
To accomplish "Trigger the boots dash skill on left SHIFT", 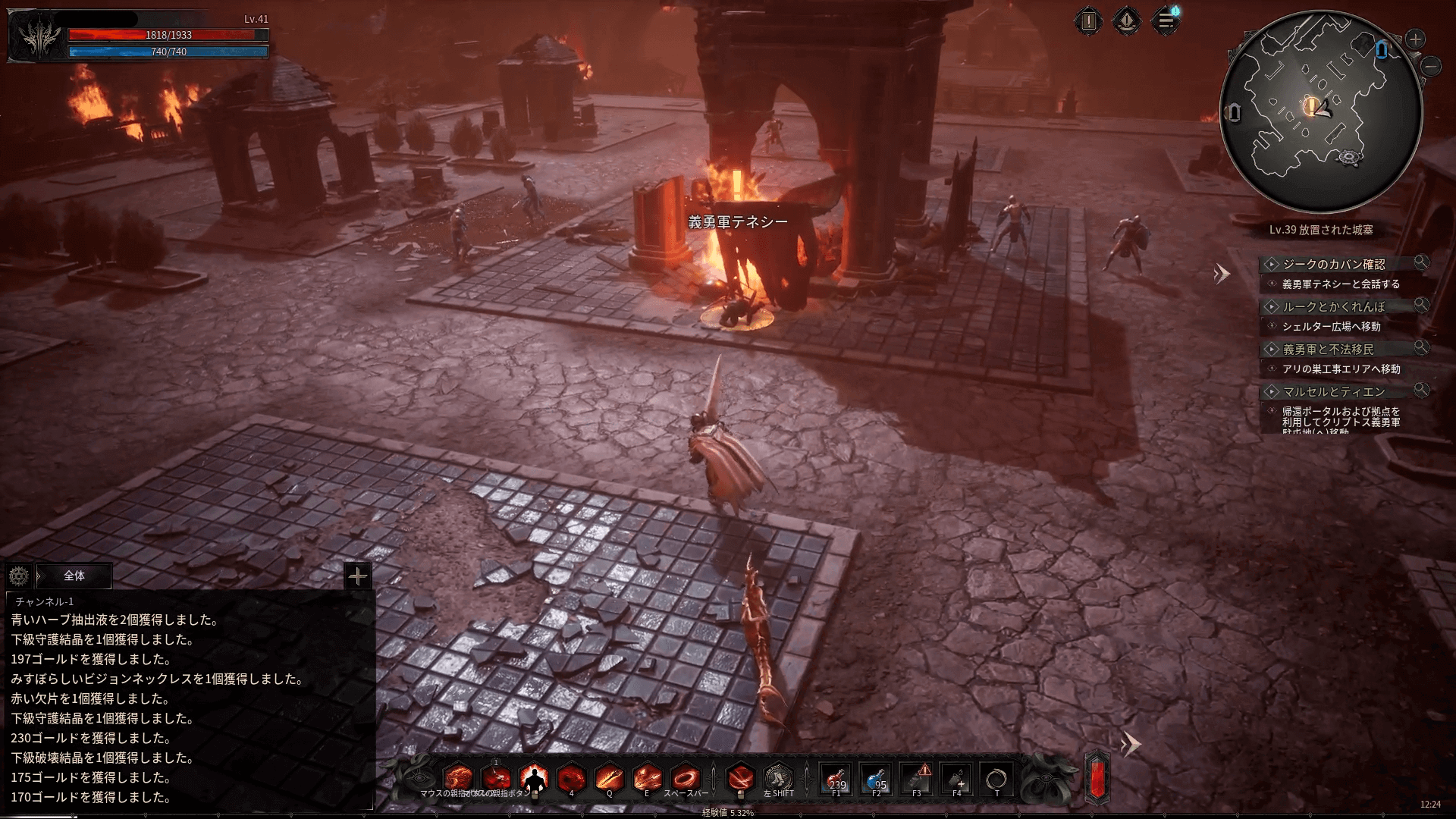I will coord(778,778).
